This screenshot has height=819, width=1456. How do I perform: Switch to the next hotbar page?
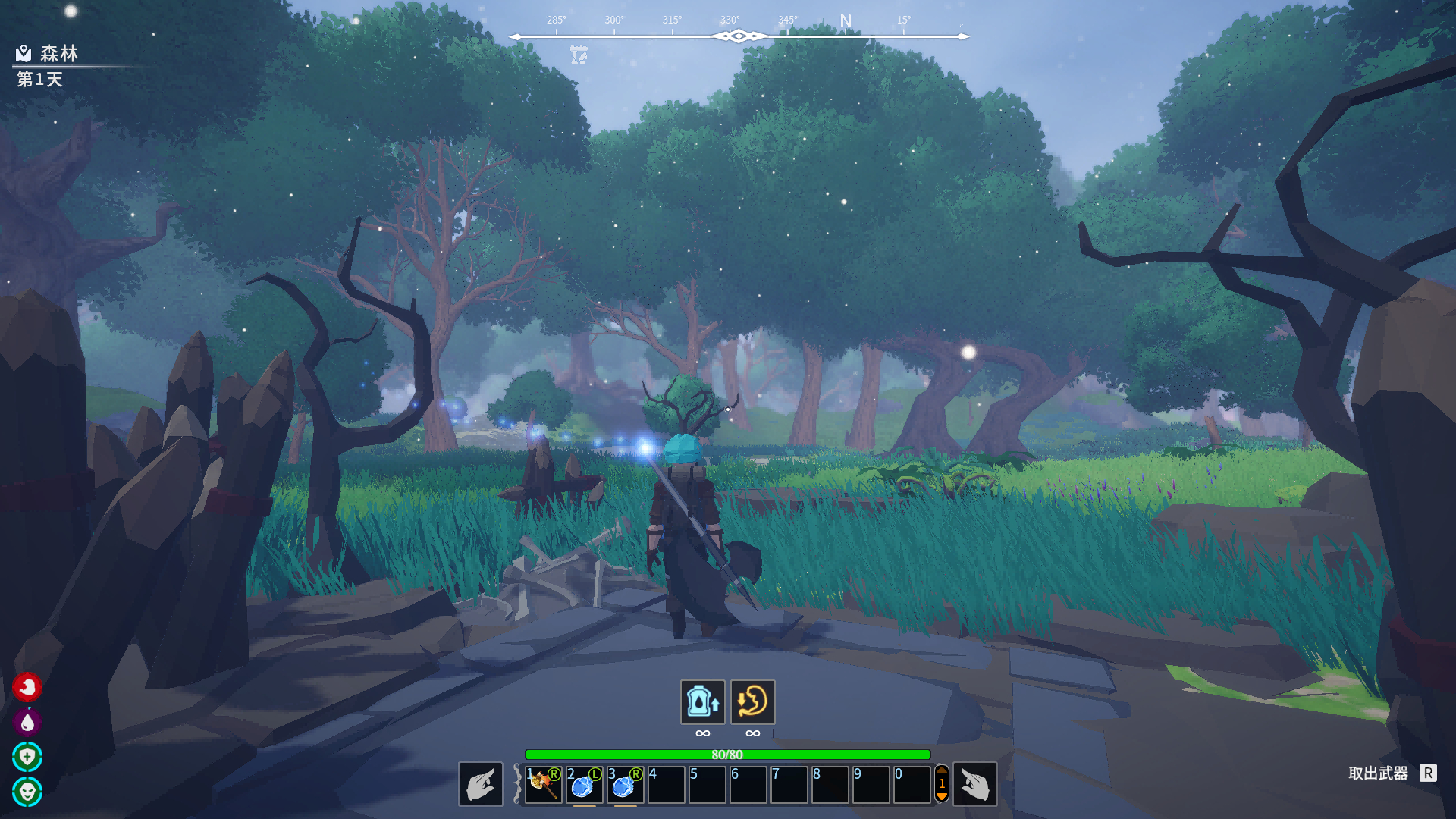click(942, 797)
